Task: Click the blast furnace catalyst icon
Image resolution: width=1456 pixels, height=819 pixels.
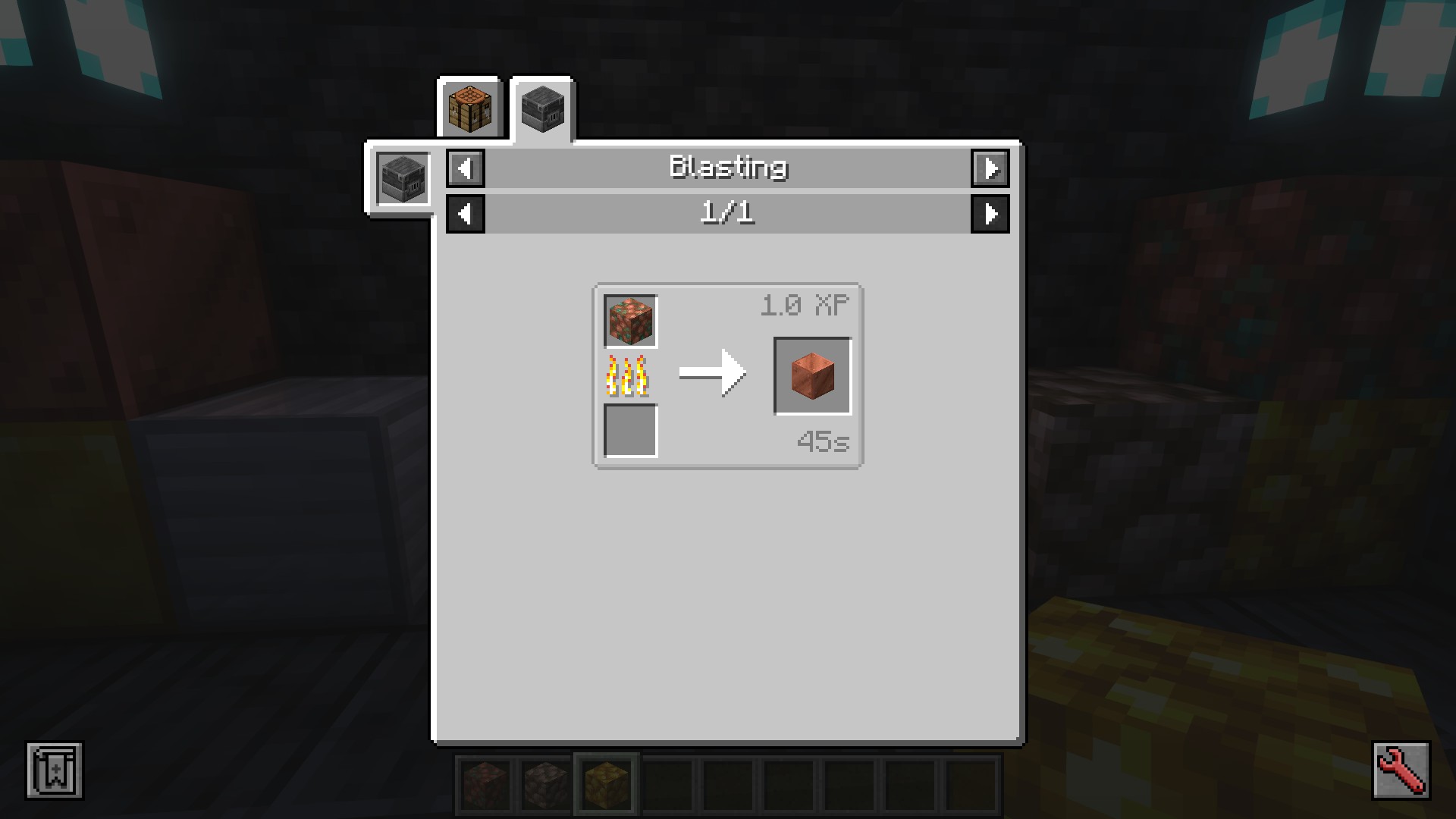Action: [x=403, y=178]
